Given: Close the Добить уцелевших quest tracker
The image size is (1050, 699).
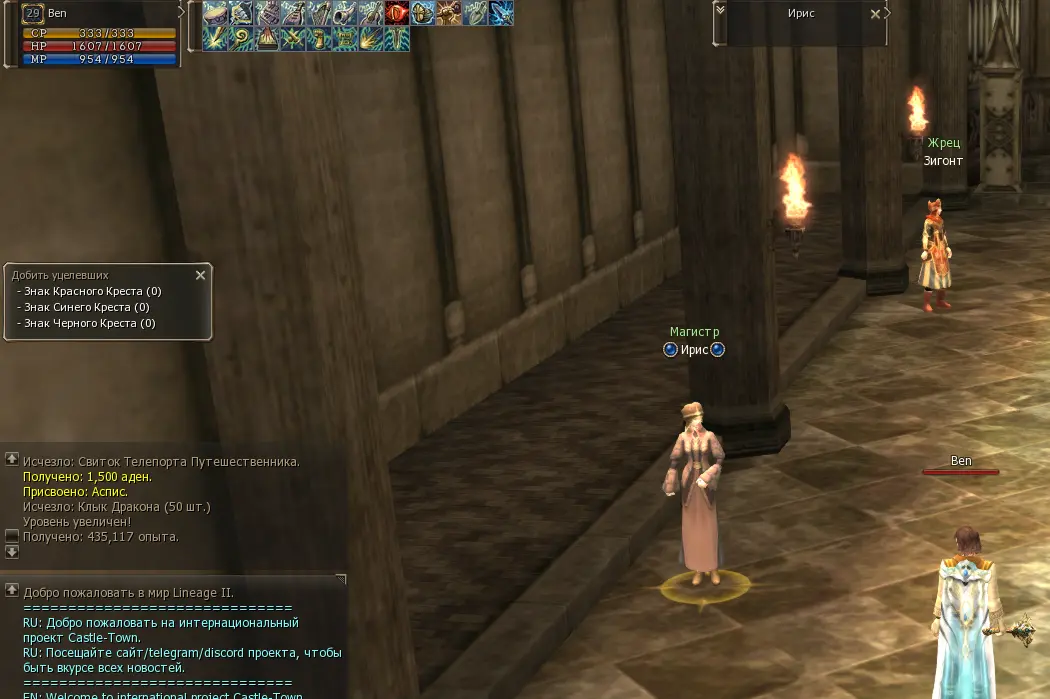Looking at the screenshot, I should (x=200, y=275).
